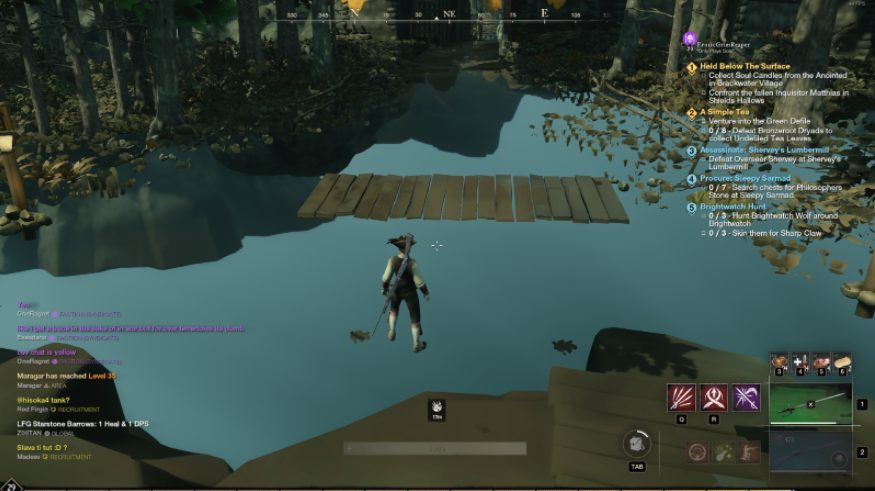
Task: Track the Procure: Sleepy Sarmad quest
Action: click(744, 179)
